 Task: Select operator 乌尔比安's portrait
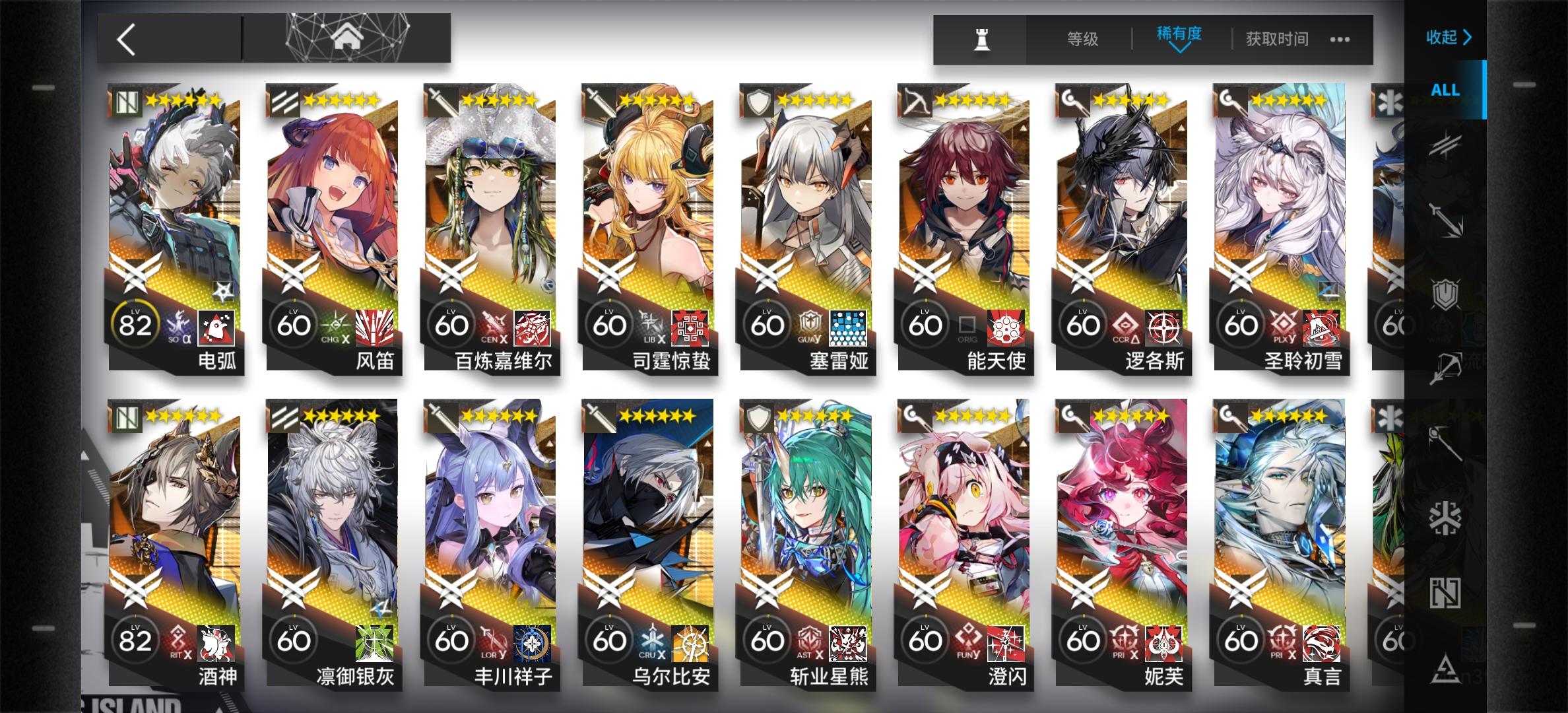(650, 508)
